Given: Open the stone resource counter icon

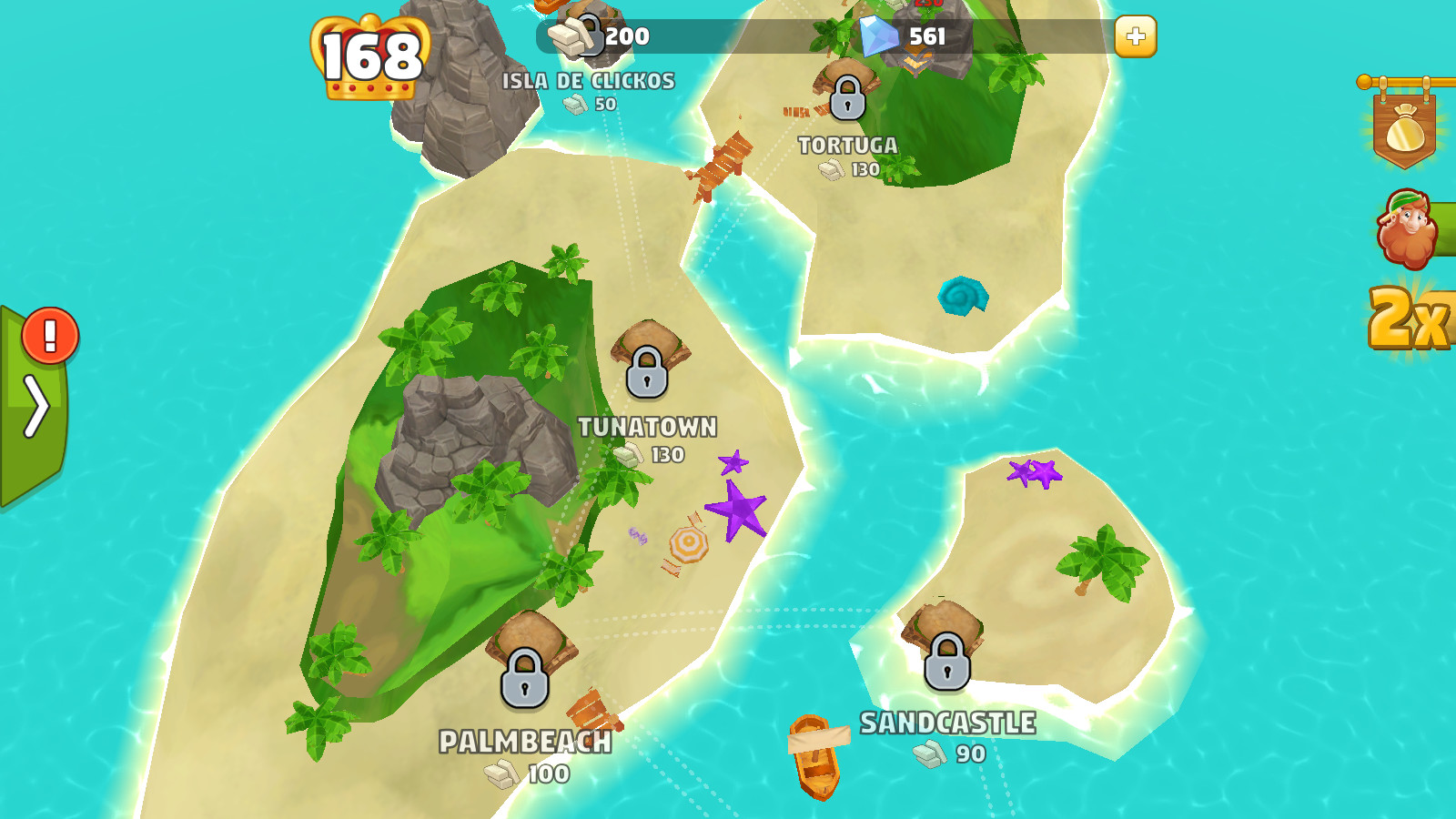Looking at the screenshot, I should 568,36.
